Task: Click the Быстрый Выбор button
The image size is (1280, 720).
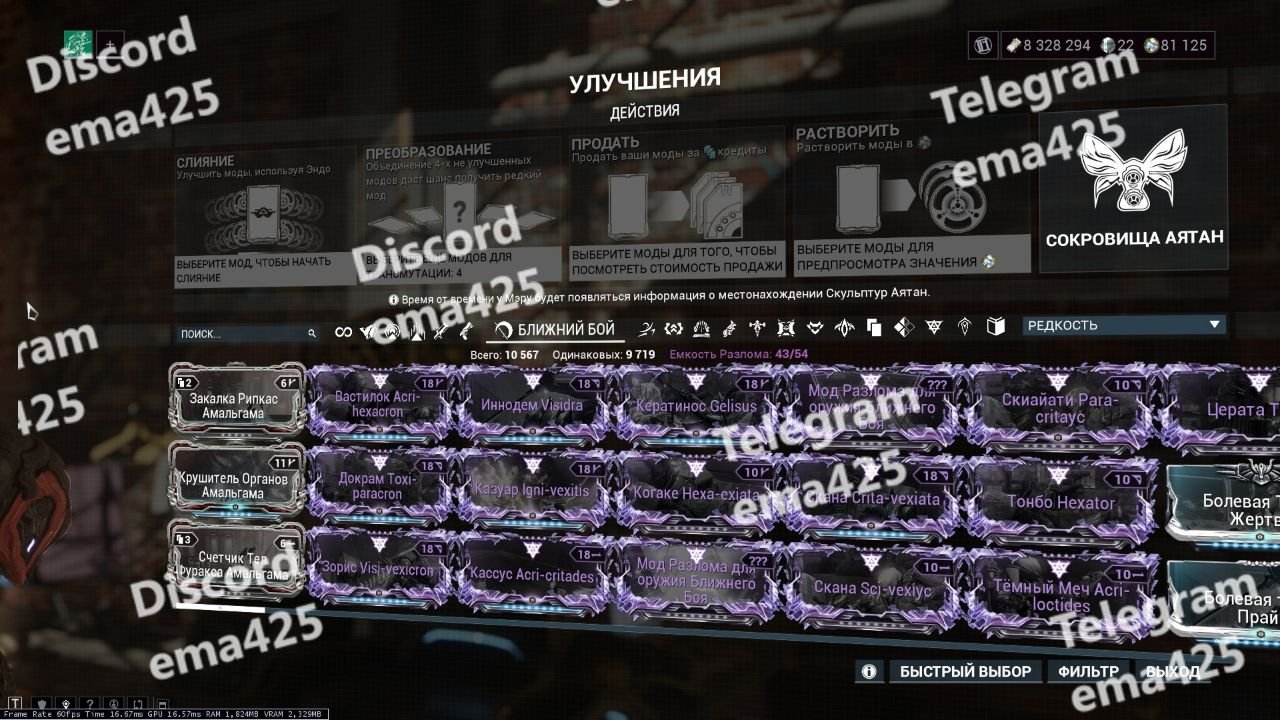Action: [964, 671]
